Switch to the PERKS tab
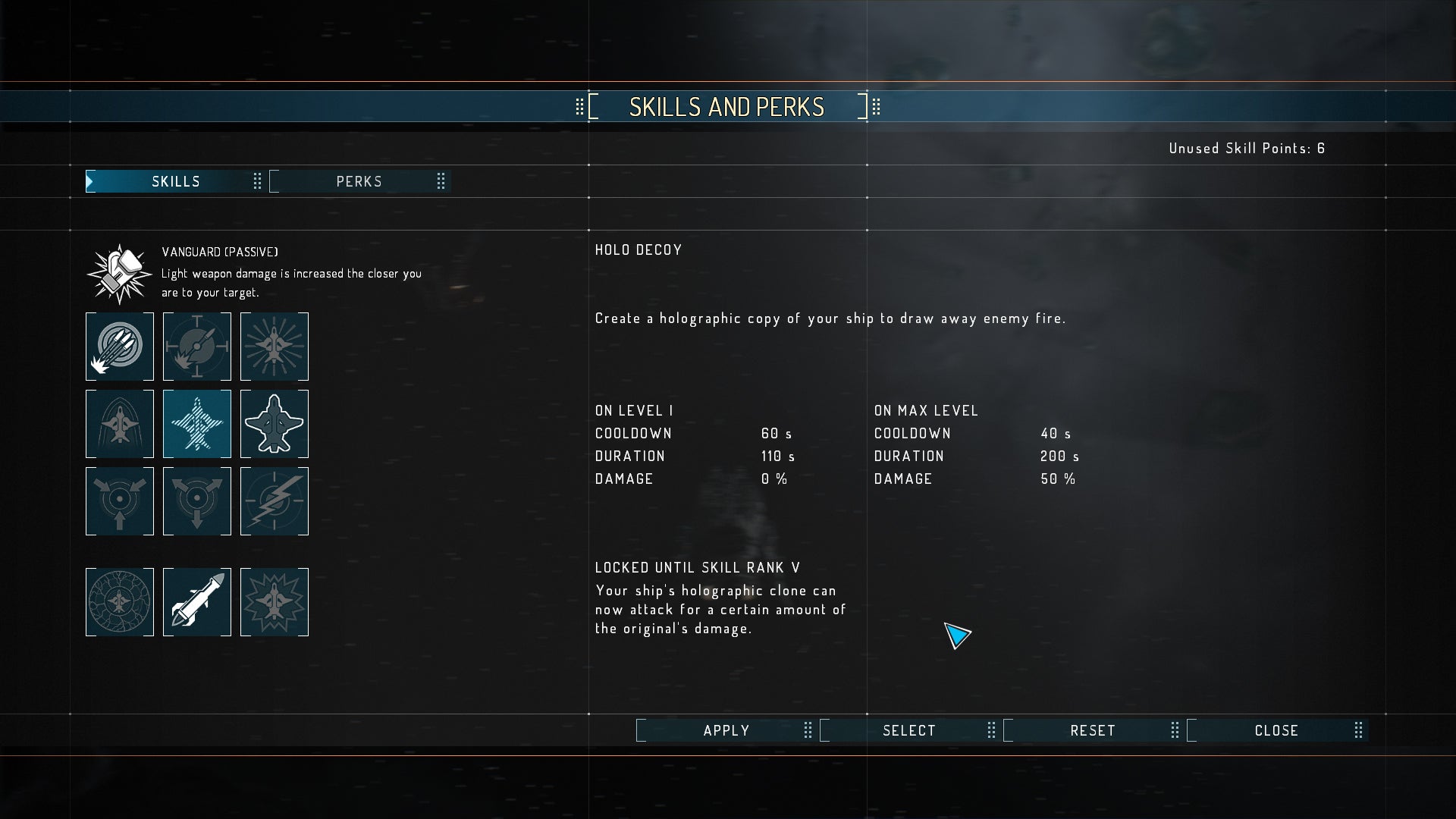1456x819 pixels. click(358, 181)
